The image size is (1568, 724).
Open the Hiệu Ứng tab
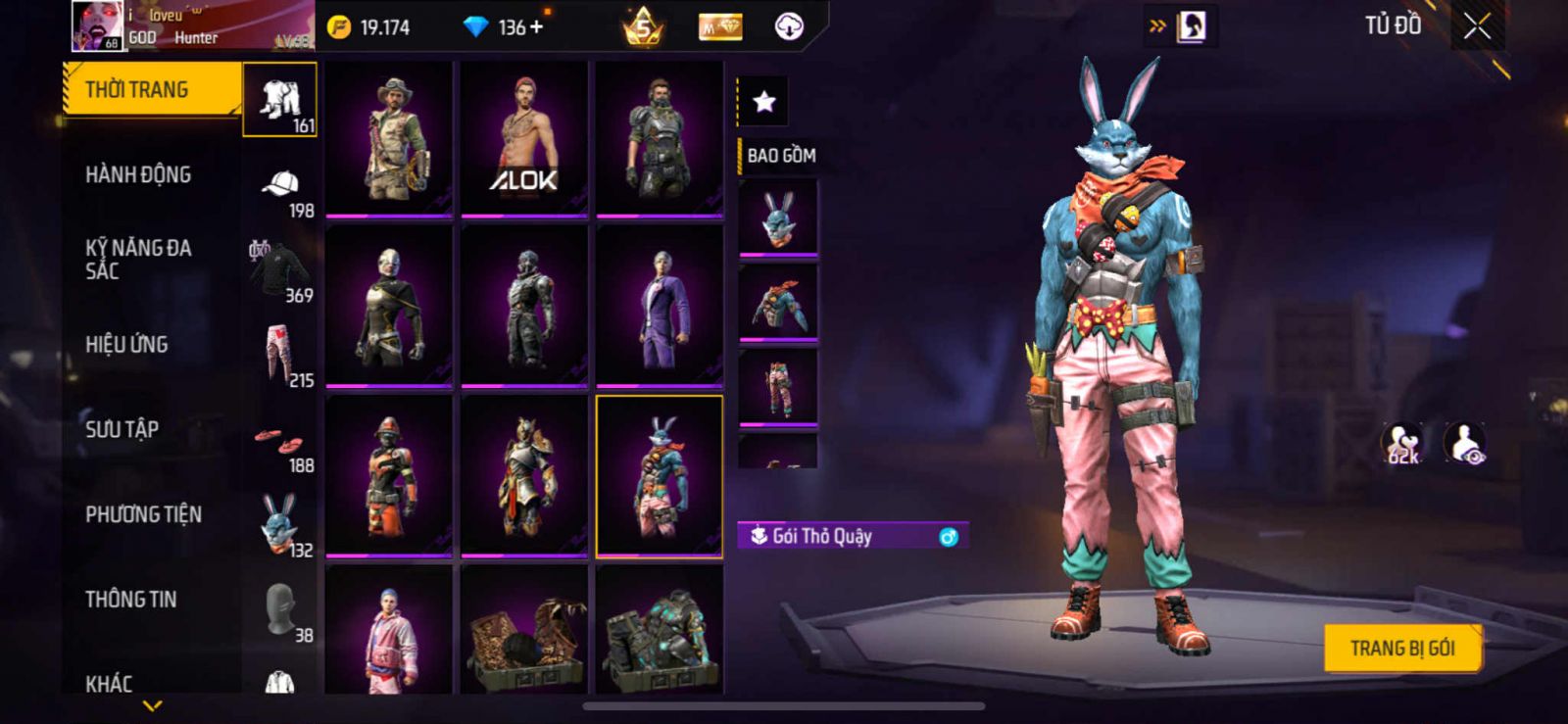click(x=126, y=345)
